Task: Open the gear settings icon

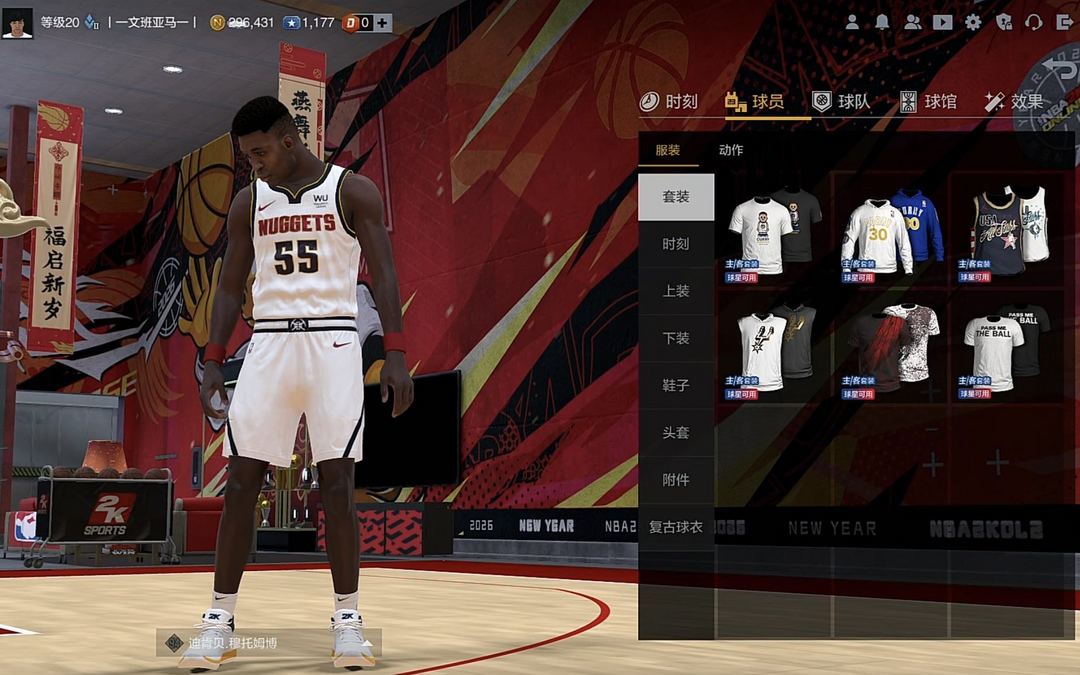Action: (x=973, y=22)
